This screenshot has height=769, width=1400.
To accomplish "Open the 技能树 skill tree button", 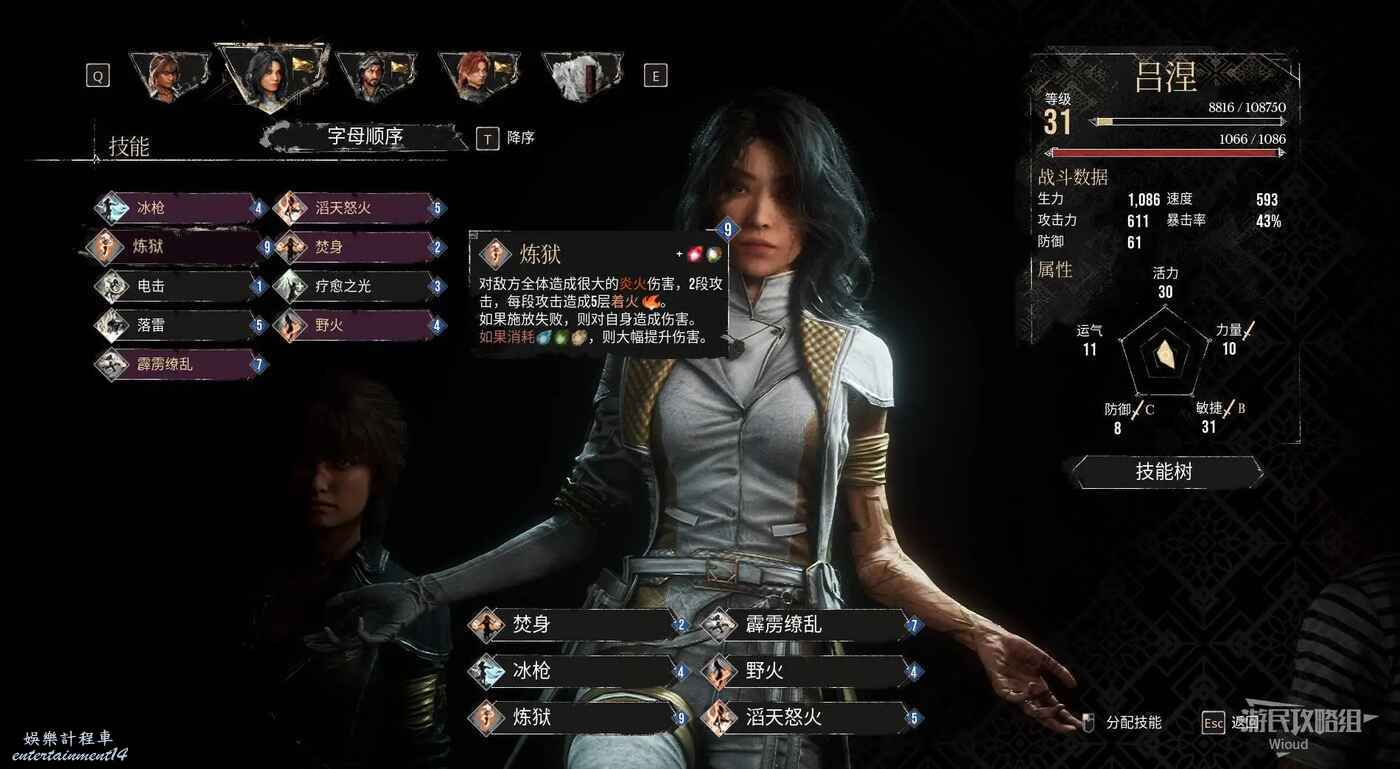I will 1165,472.
